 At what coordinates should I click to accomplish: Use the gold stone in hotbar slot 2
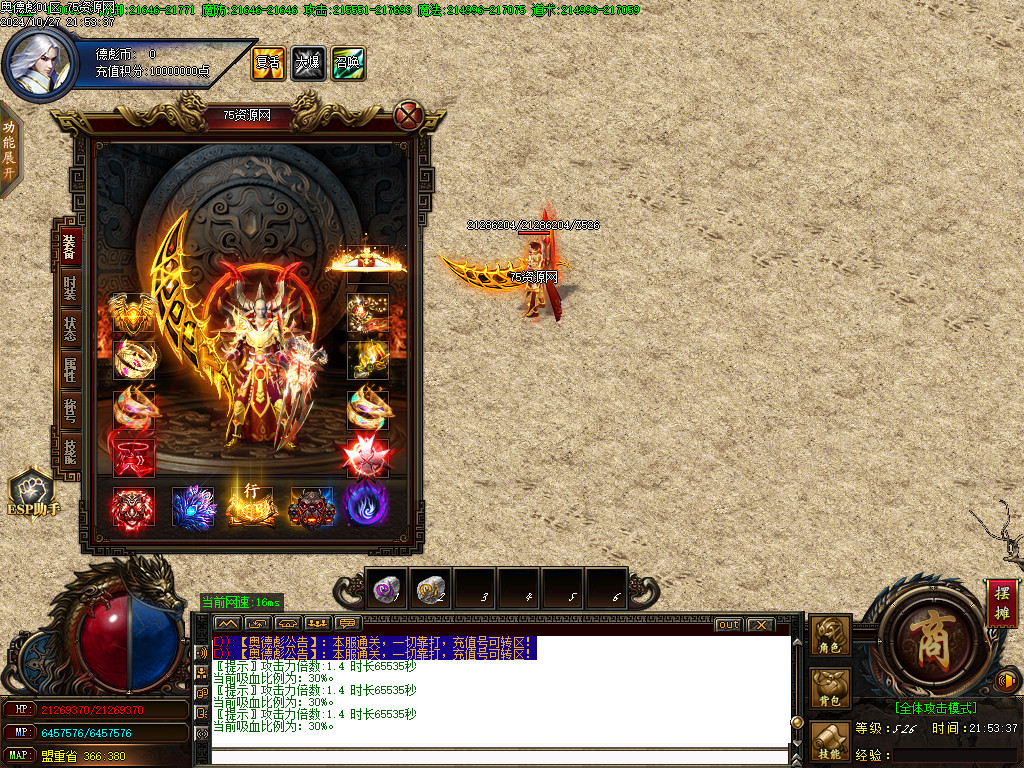tap(430, 589)
